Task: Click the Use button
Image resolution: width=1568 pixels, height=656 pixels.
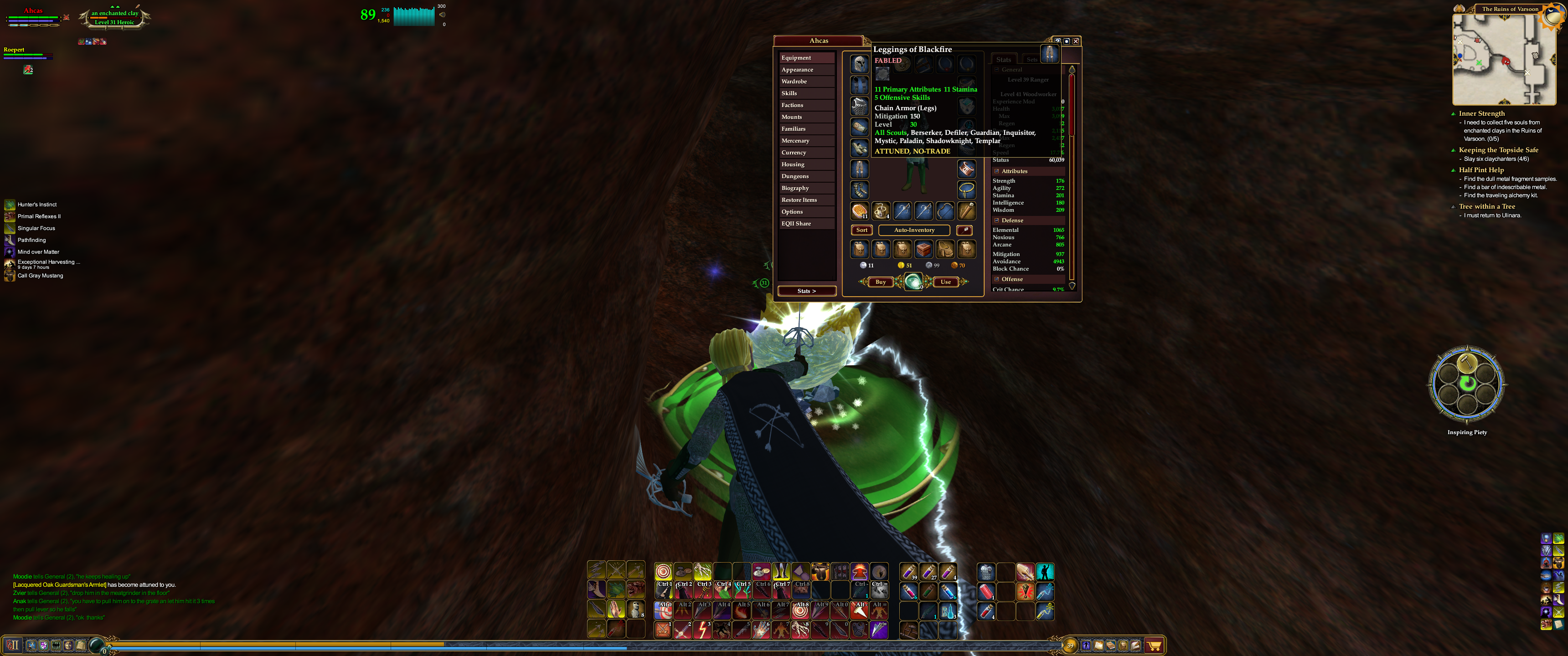Action: click(x=945, y=282)
